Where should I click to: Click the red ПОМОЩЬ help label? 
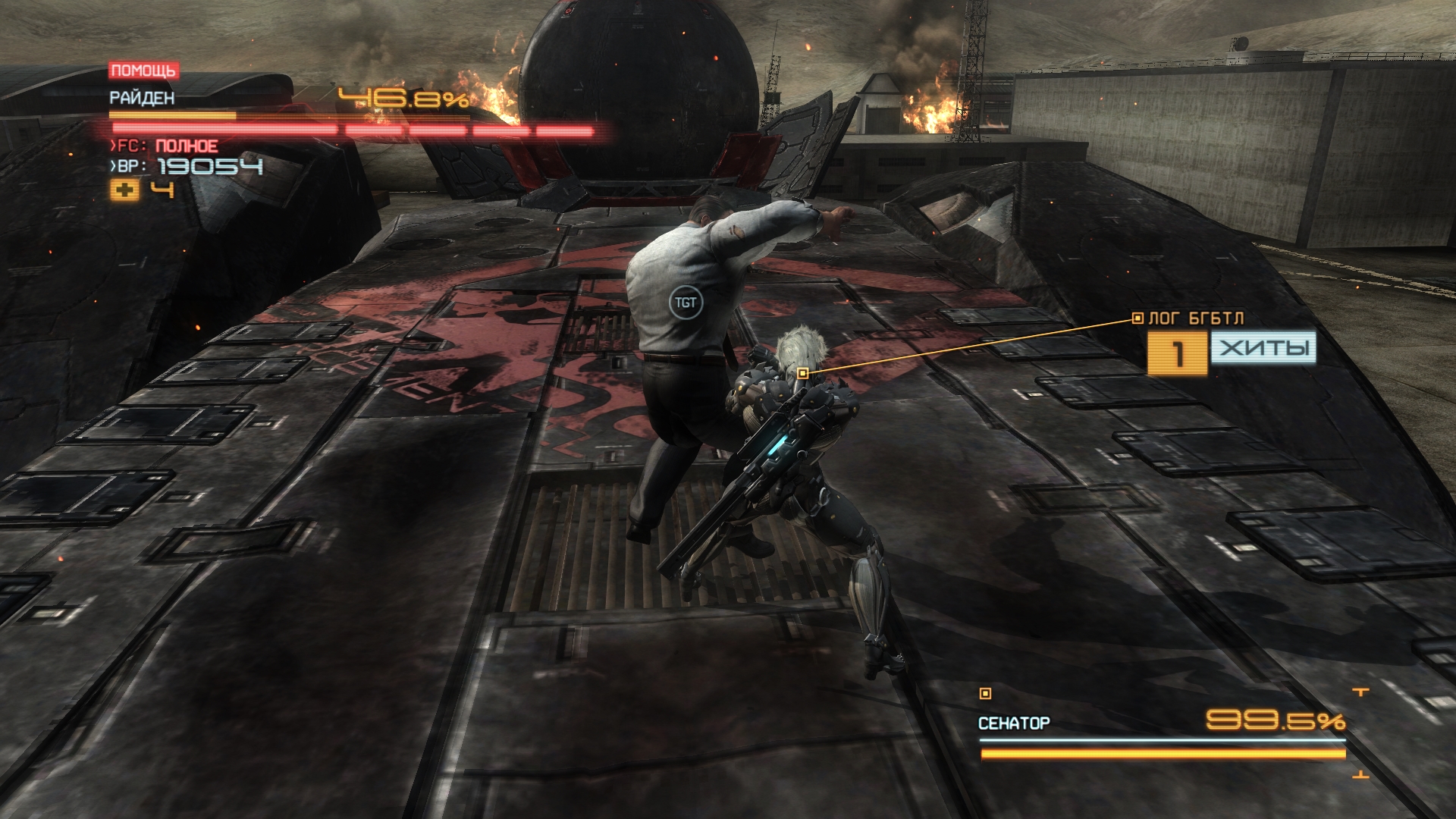pyautogui.click(x=143, y=71)
